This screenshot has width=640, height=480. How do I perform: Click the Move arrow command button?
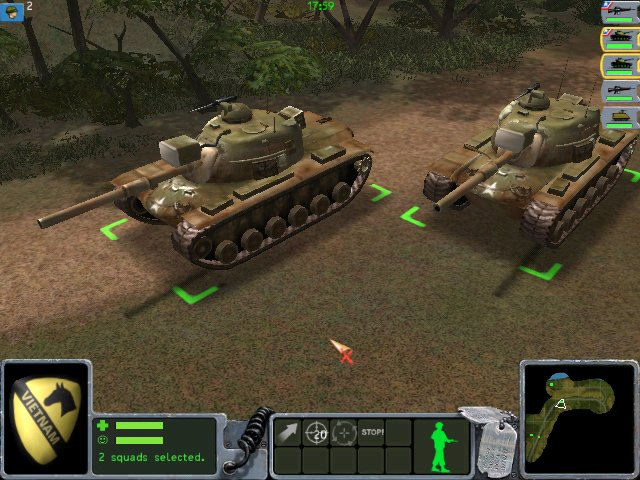(x=288, y=432)
